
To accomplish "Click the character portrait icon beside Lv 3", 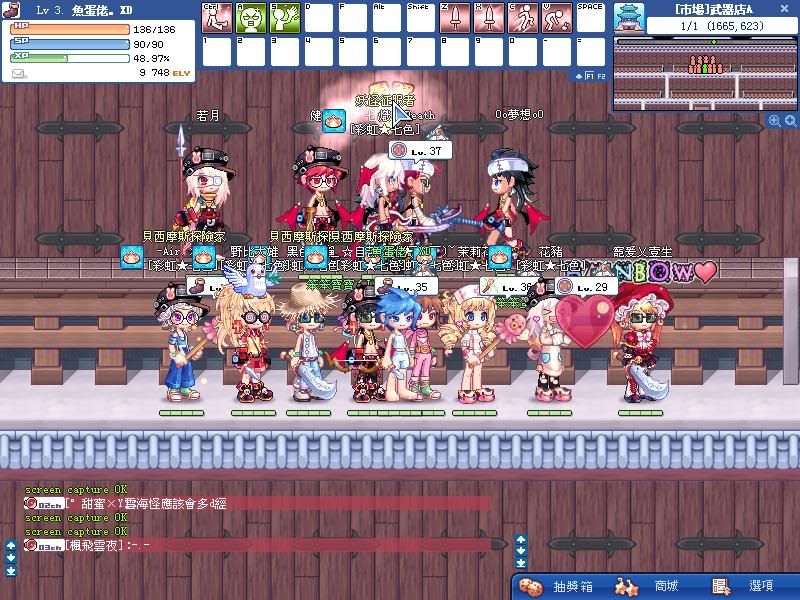I will (x=12, y=9).
